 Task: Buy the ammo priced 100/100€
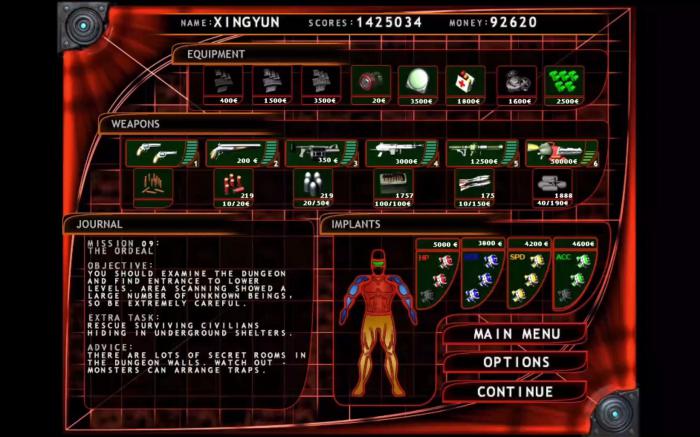pyautogui.click(x=393, y=187)
